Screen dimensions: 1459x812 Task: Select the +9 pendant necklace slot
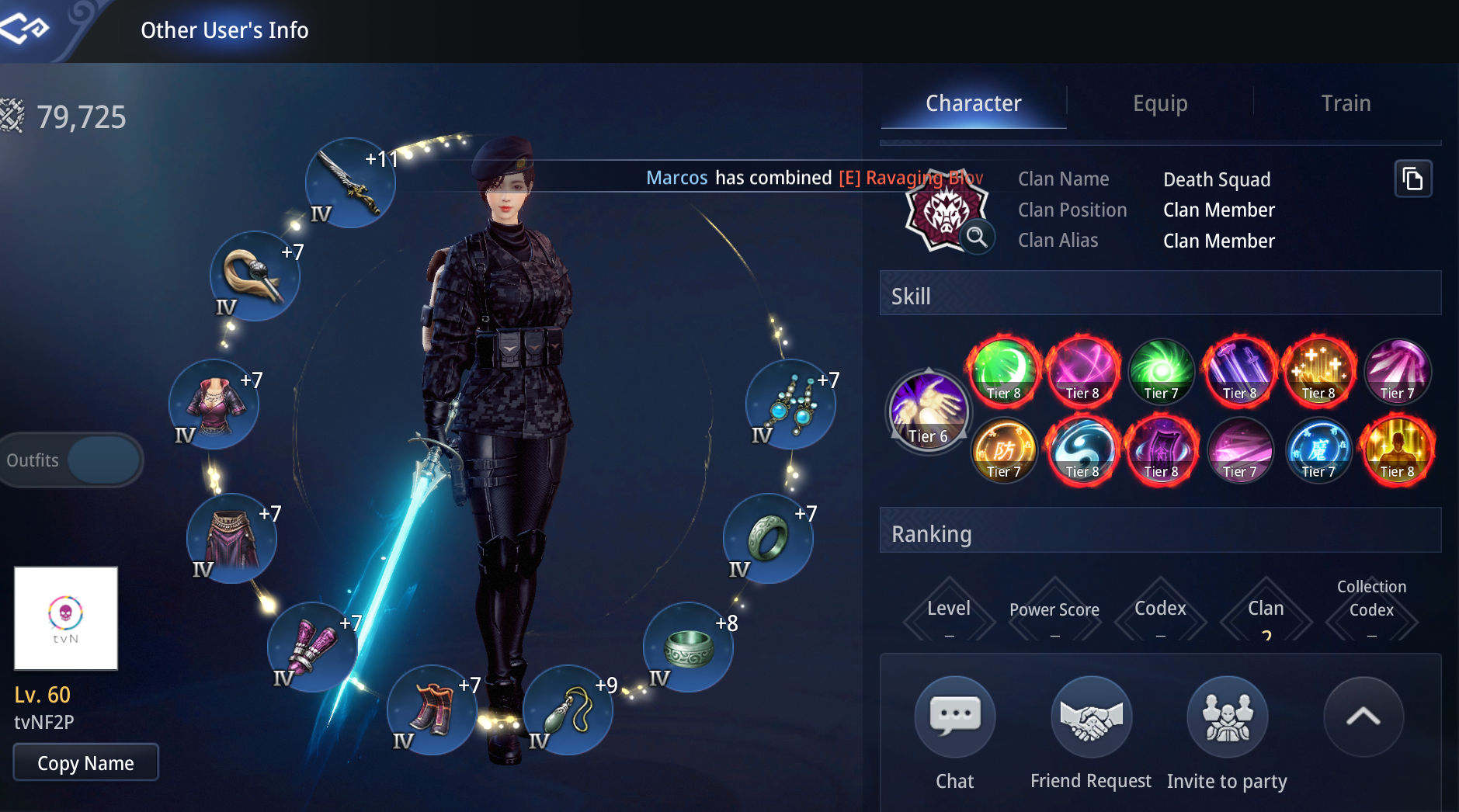[x=568, y=710]
